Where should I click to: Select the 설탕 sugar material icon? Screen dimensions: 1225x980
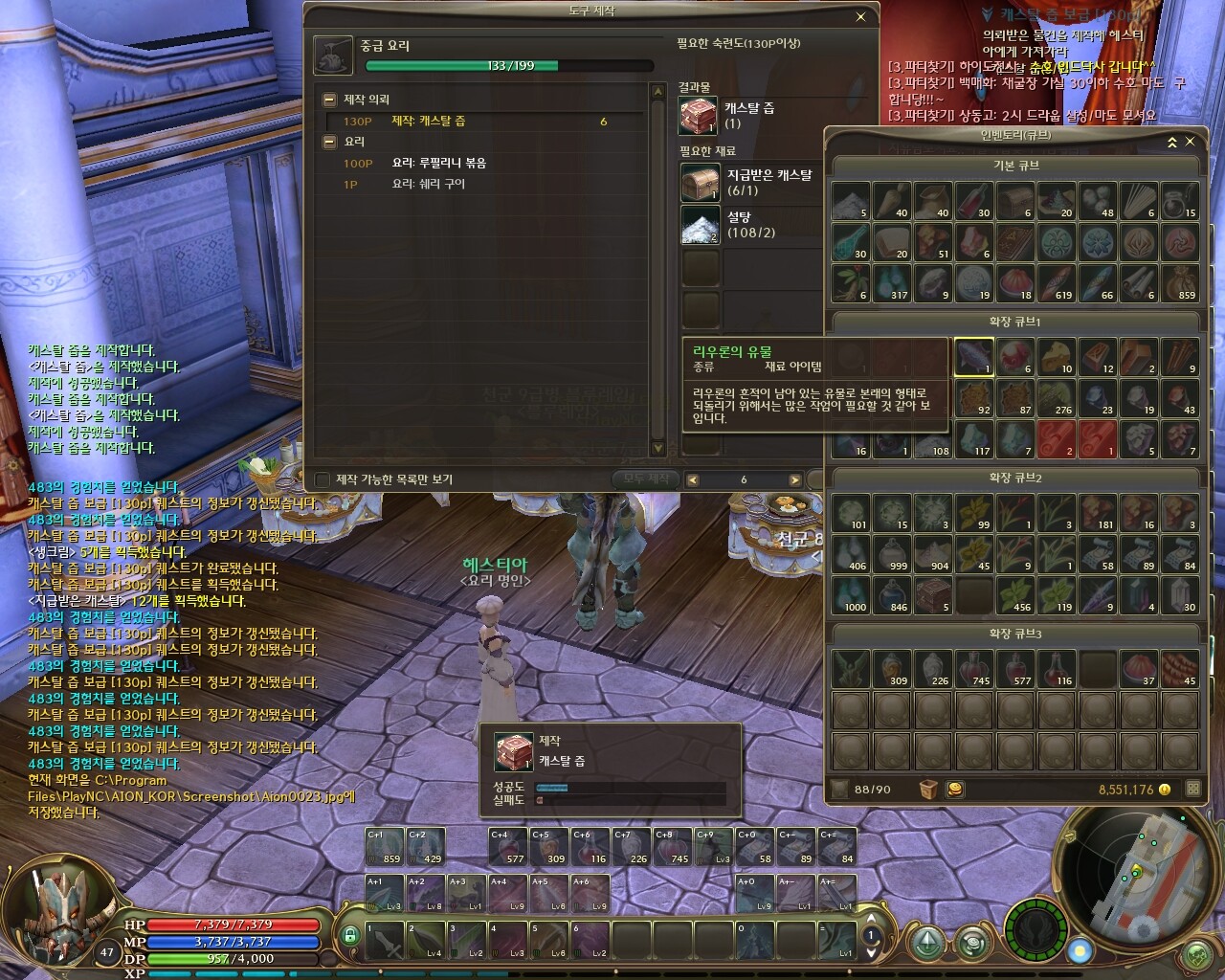click(x=700, y=226)
